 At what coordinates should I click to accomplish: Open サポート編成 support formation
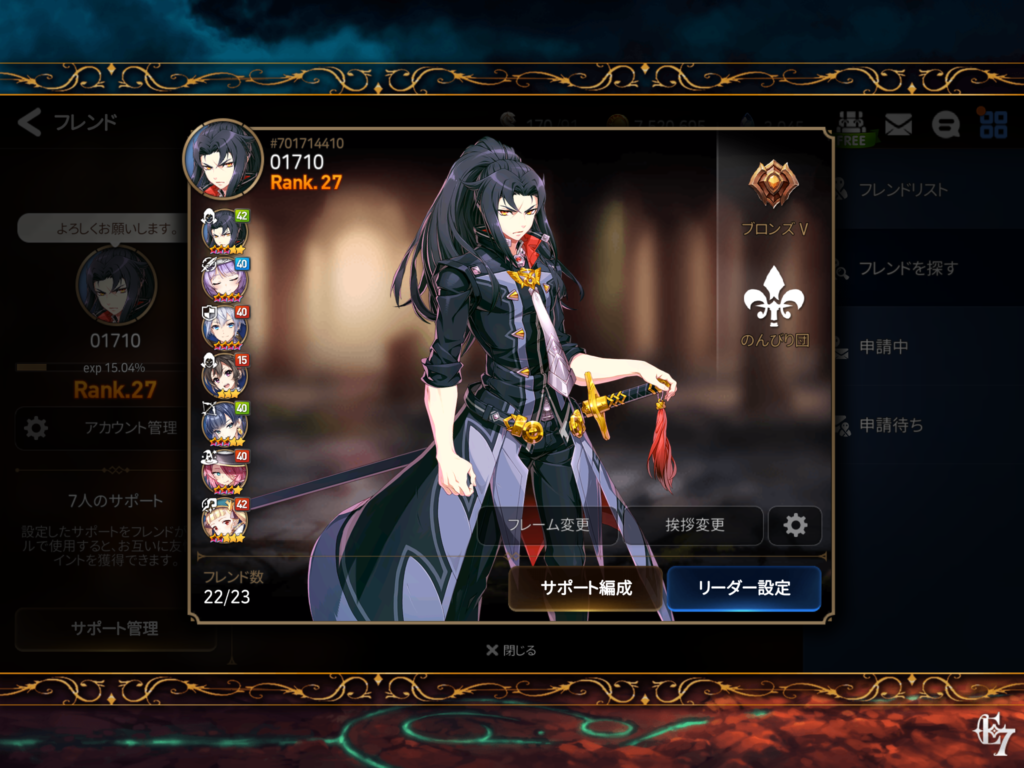point(586,588)
